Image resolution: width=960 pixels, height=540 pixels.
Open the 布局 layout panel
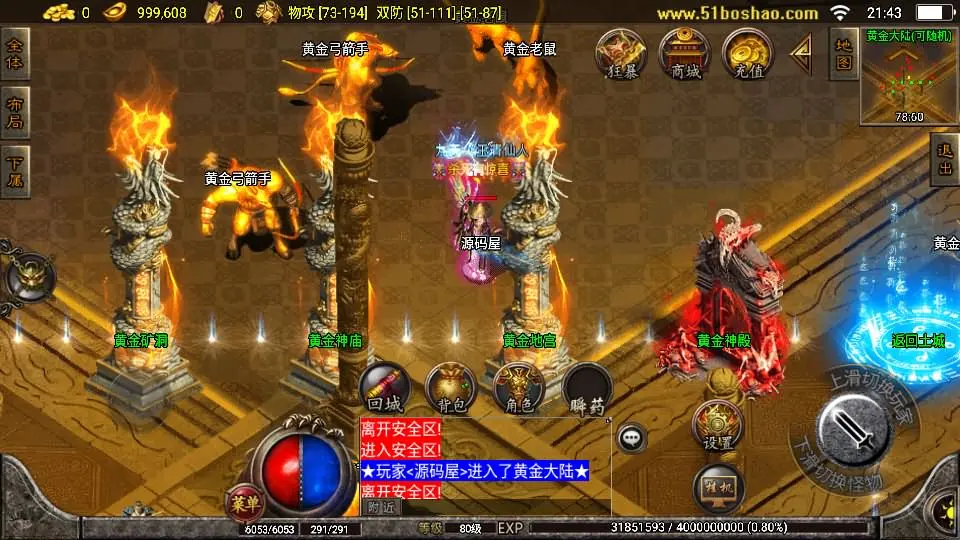click(x=16, y=113)
